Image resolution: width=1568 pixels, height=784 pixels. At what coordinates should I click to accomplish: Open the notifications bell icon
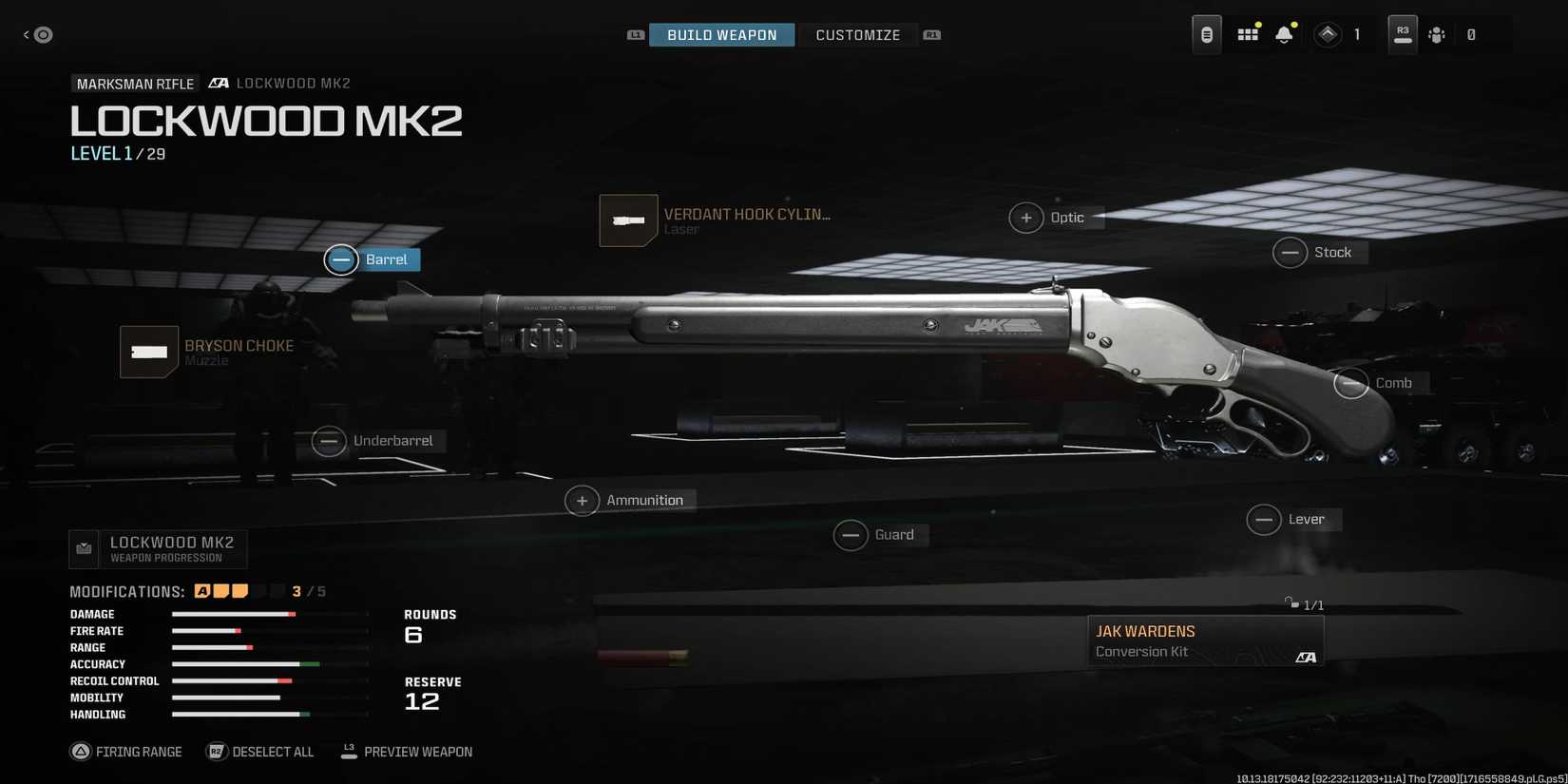[x=1284, y=33]
